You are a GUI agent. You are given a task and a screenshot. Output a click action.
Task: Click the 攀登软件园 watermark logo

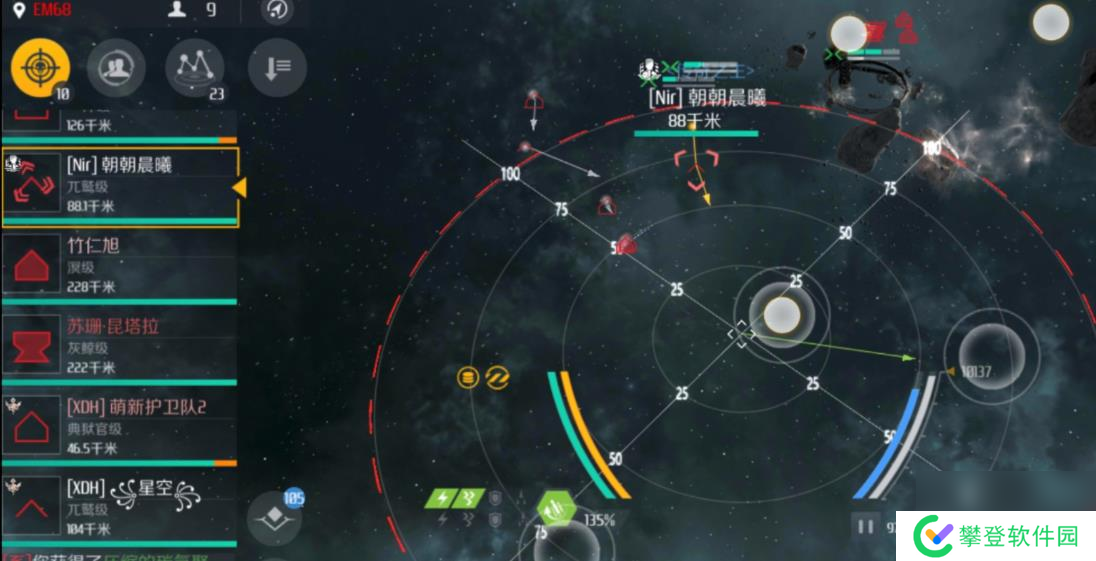(x=998, y=537)
